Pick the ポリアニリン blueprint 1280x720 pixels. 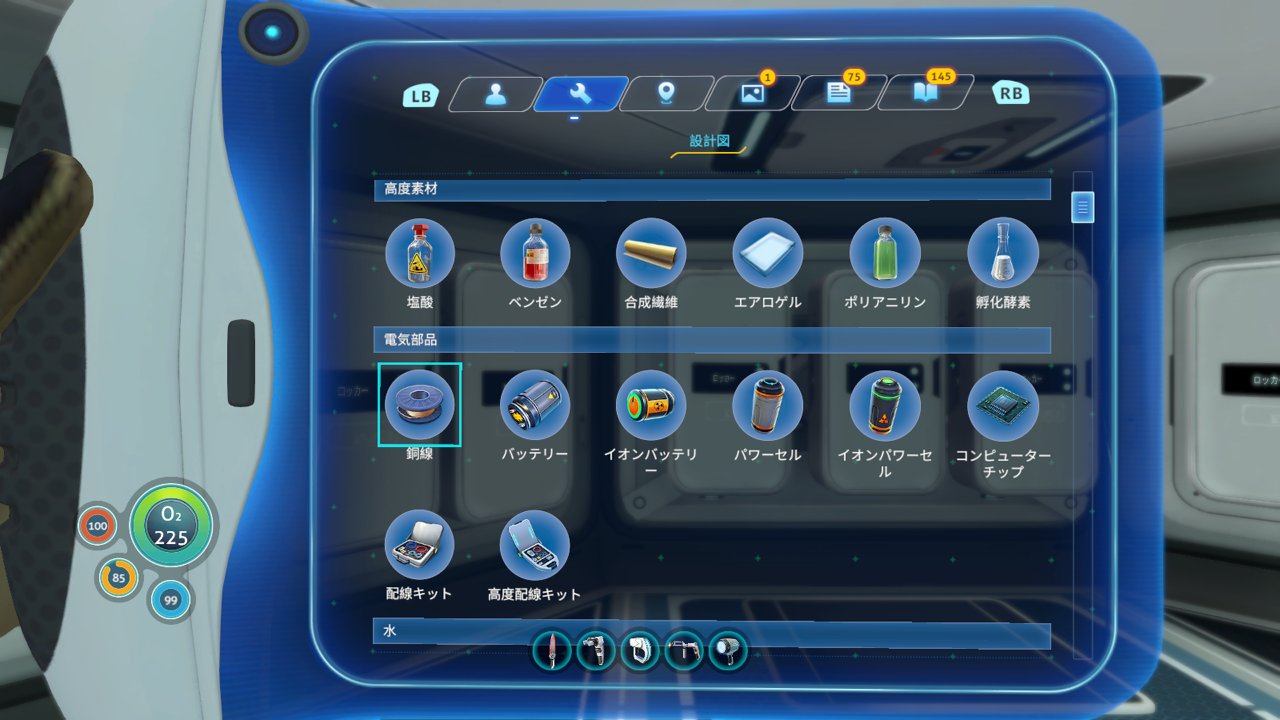click(885, 253)
